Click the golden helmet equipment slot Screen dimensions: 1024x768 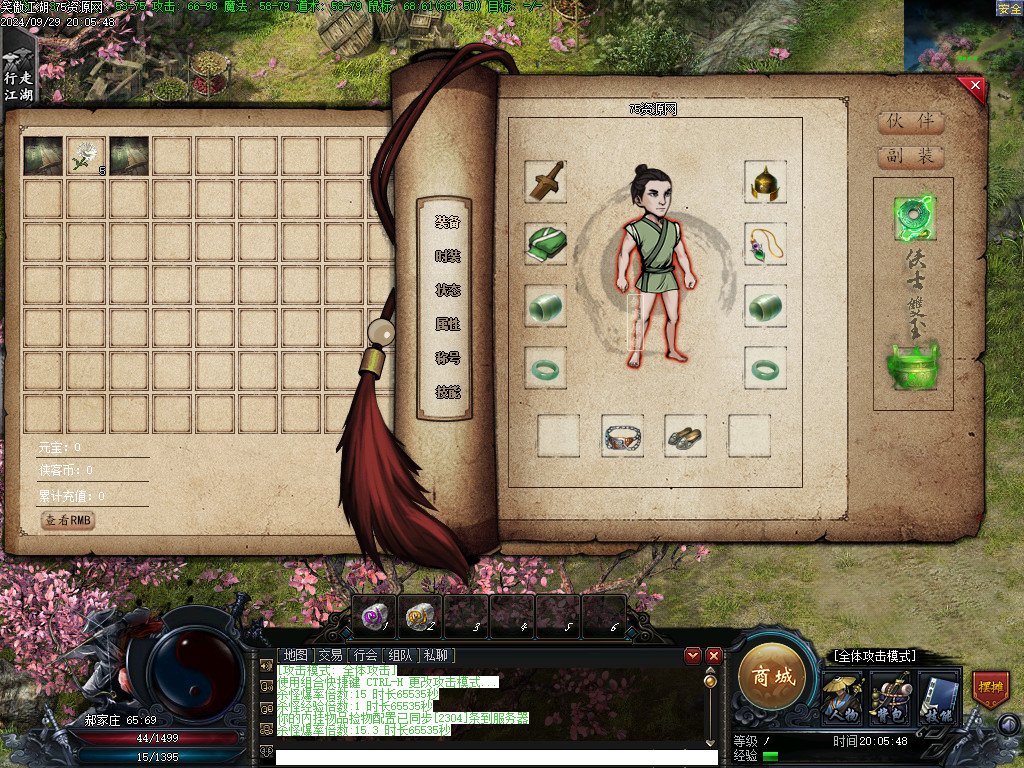pos(765,181)
